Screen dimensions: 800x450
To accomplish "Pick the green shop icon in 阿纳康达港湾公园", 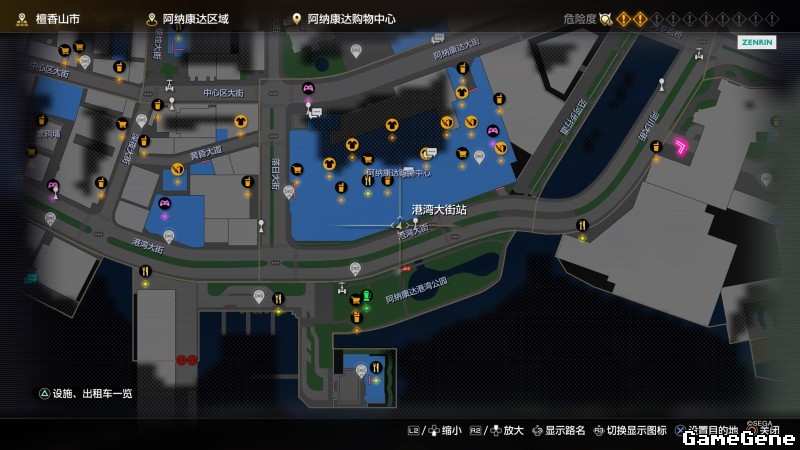I will pyautogui.click(x=367, y=295).
